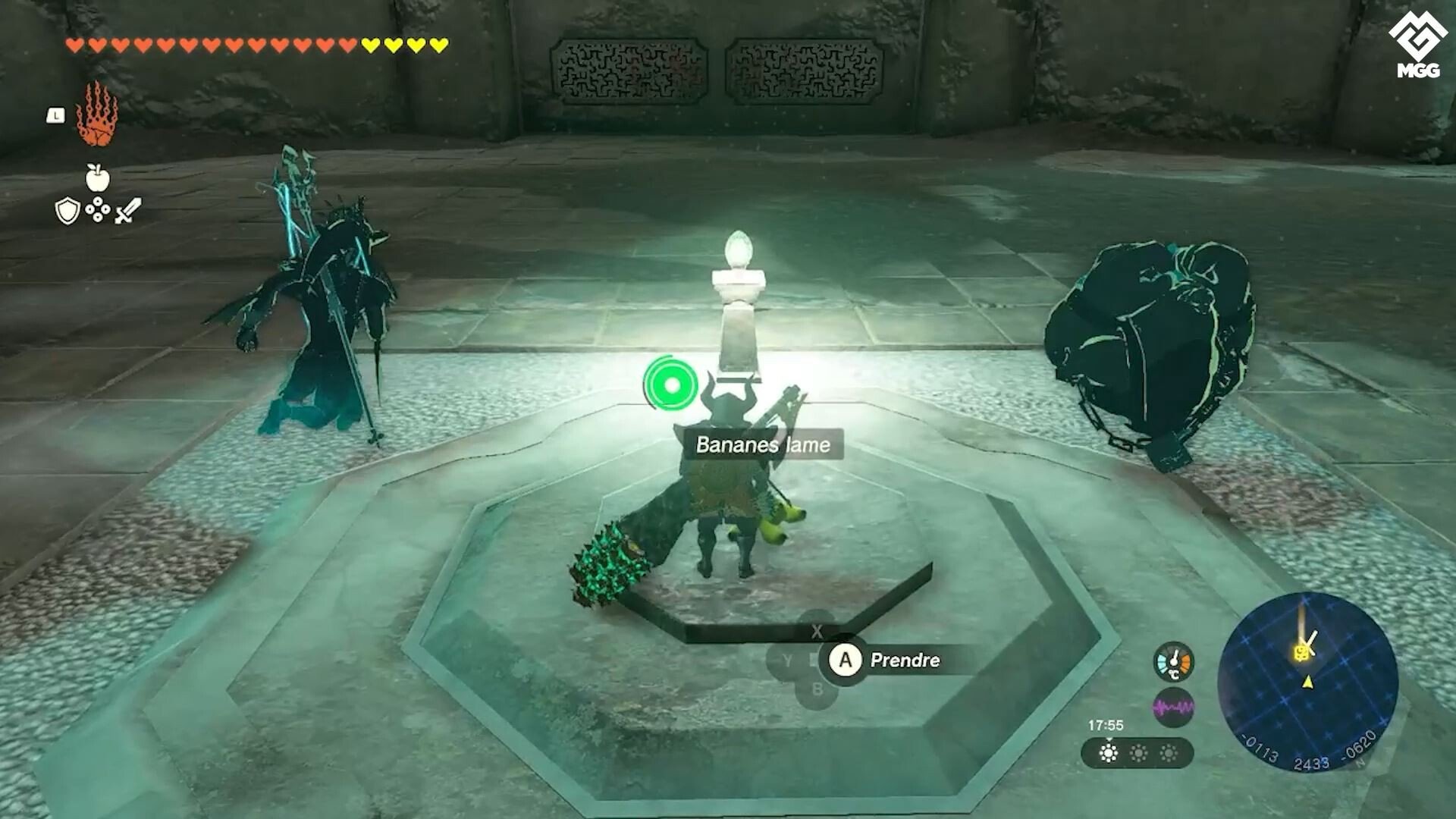Screen dimensions: 1456x819
Task: Select the fiery Ultrahand ability icon
Action: point(96,118)
